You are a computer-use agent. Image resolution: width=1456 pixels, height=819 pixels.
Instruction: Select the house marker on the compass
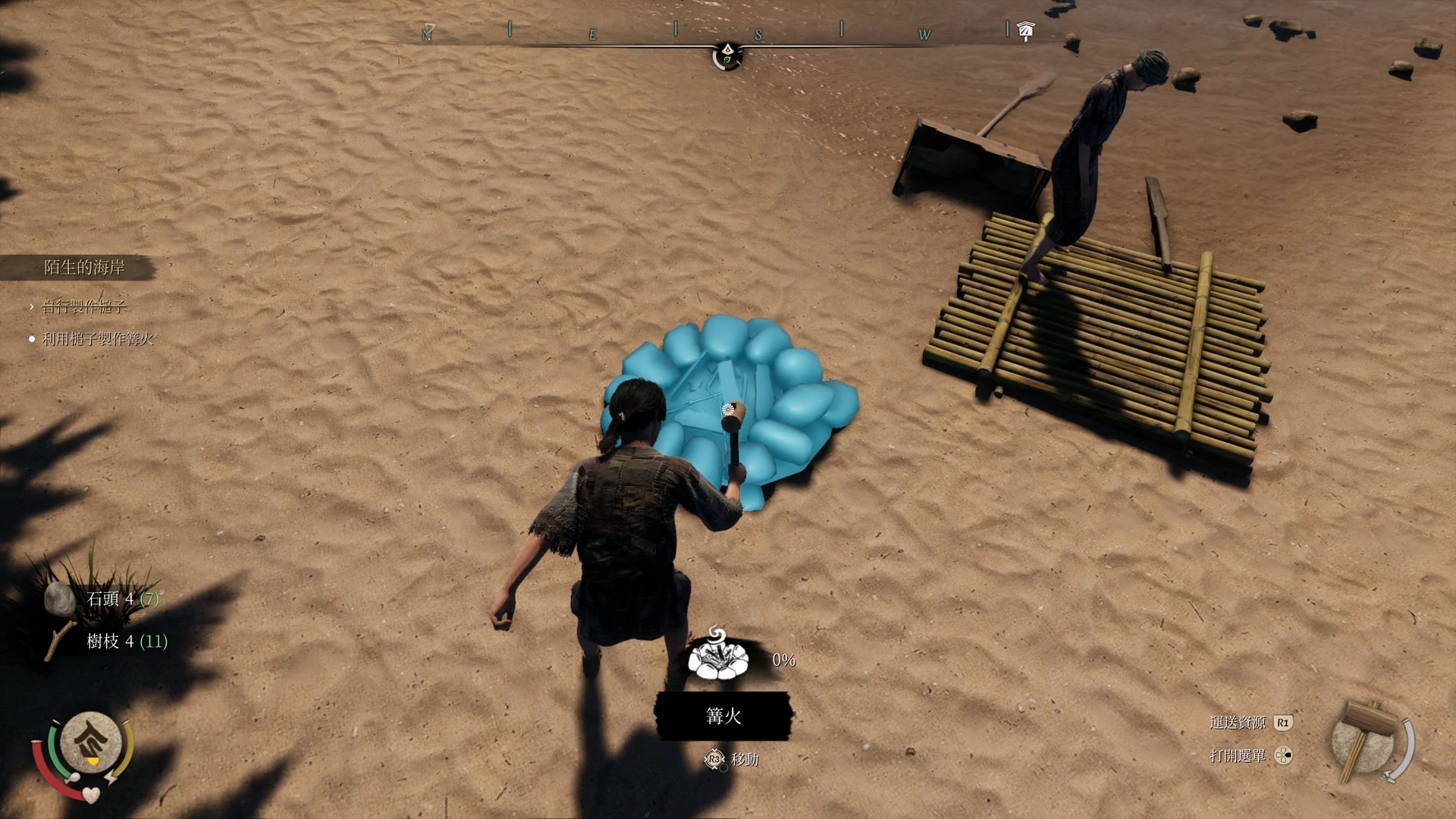point(1026,30)
